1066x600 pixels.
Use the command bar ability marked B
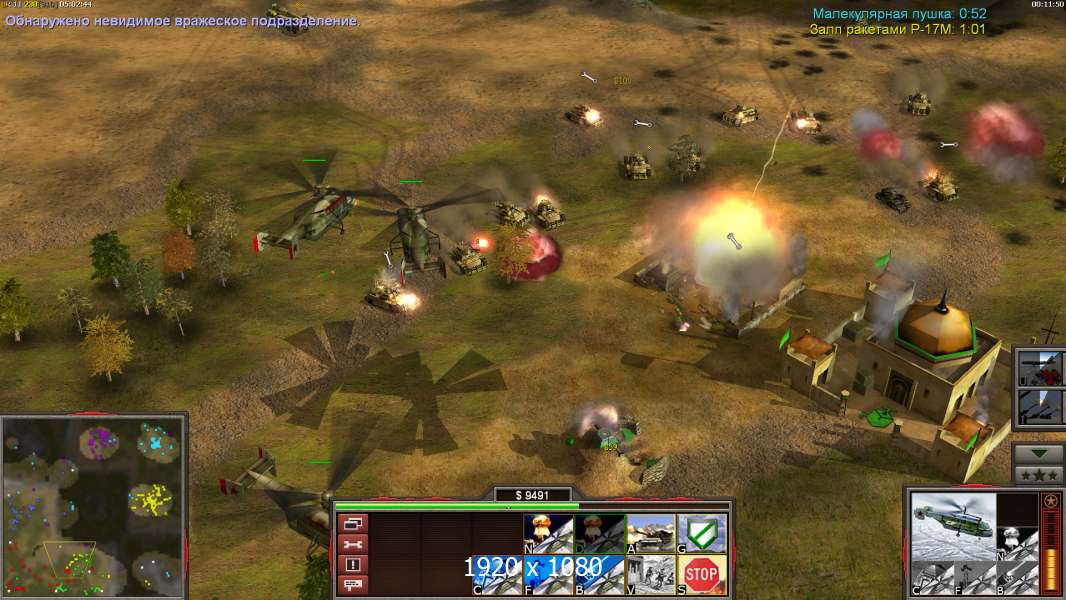598,575
